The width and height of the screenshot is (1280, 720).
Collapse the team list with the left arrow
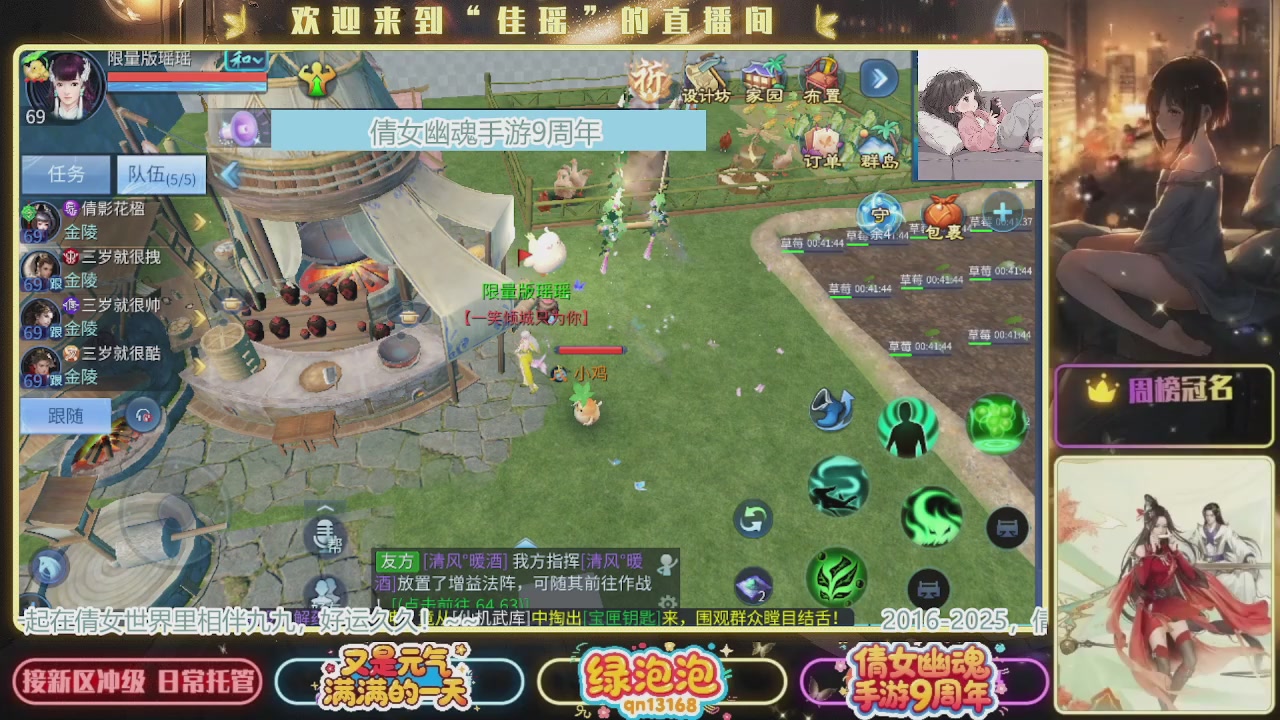pos(228,172)
